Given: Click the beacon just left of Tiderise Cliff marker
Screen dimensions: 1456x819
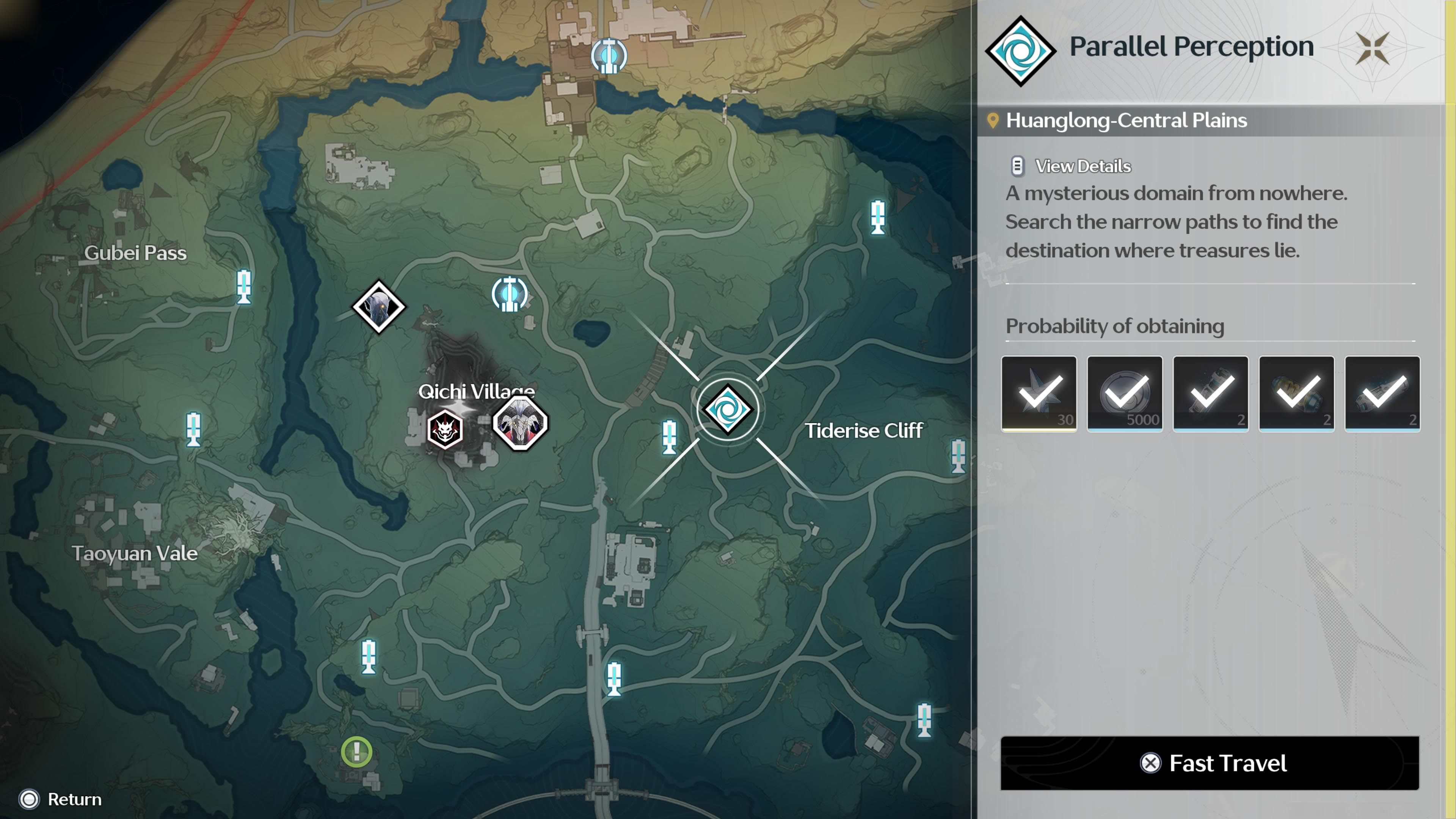Looking at the screenshot, I should point(669,436).
